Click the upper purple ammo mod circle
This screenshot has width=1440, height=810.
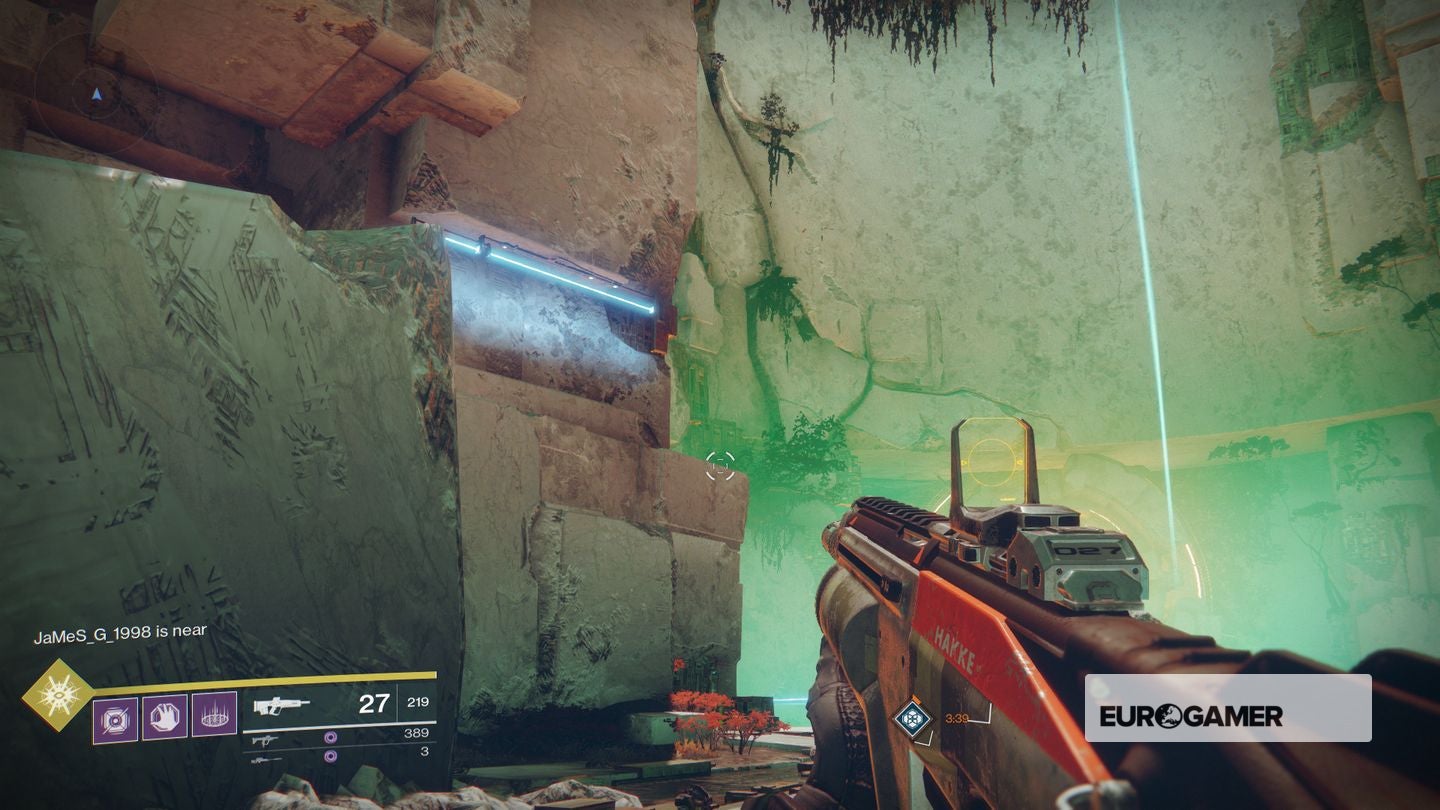(330, 738)
